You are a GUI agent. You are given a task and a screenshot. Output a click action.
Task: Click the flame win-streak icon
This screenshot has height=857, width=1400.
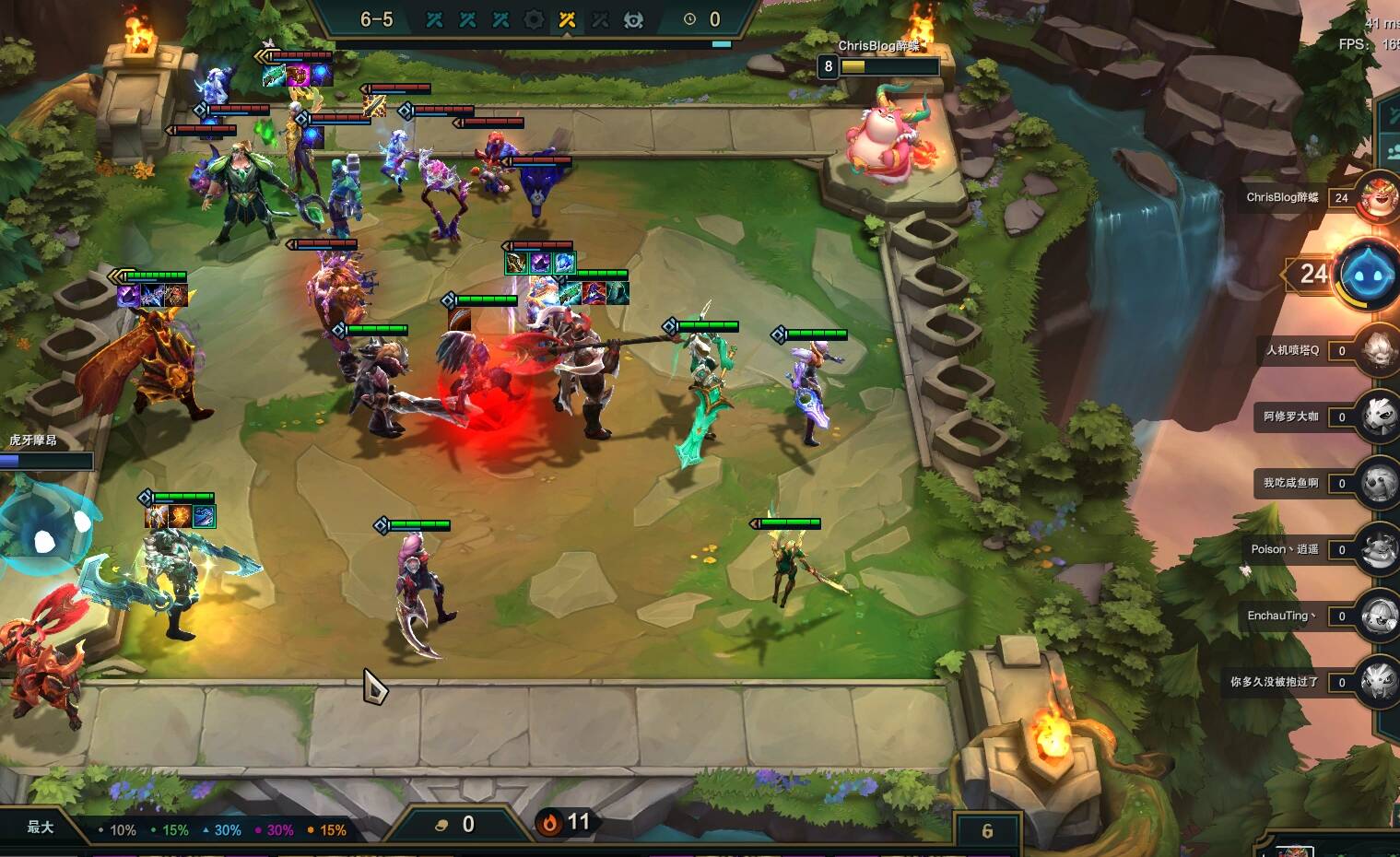550,823
